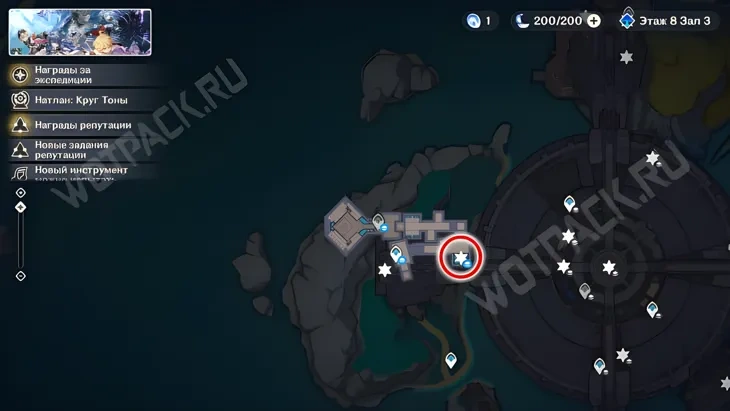This screenshot has height=411, width=730.
Task: Zoom out using the slider's bottom button
Action: point(21,276)
